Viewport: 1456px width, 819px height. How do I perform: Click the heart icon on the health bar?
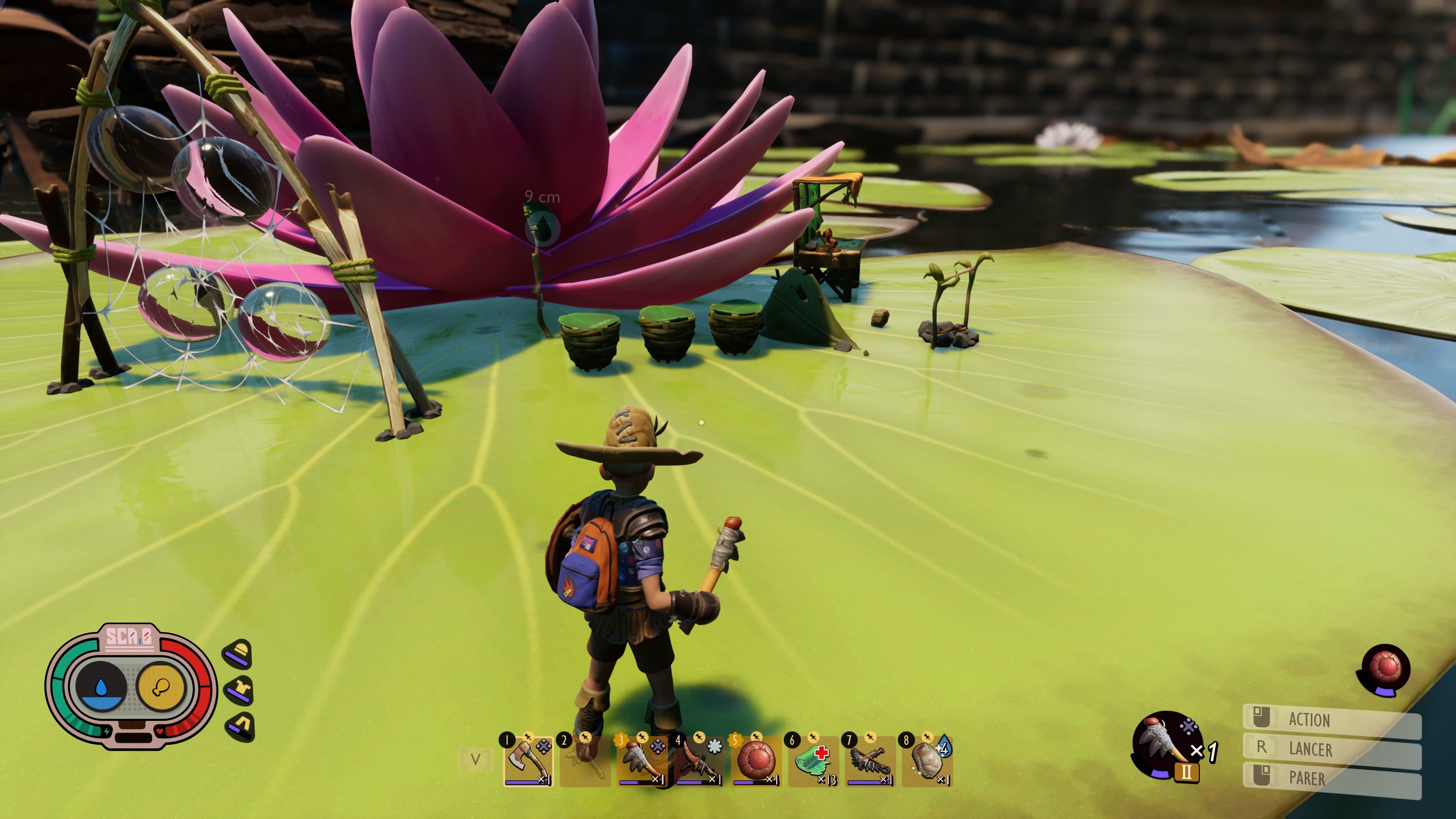click(x=159, y=731)
